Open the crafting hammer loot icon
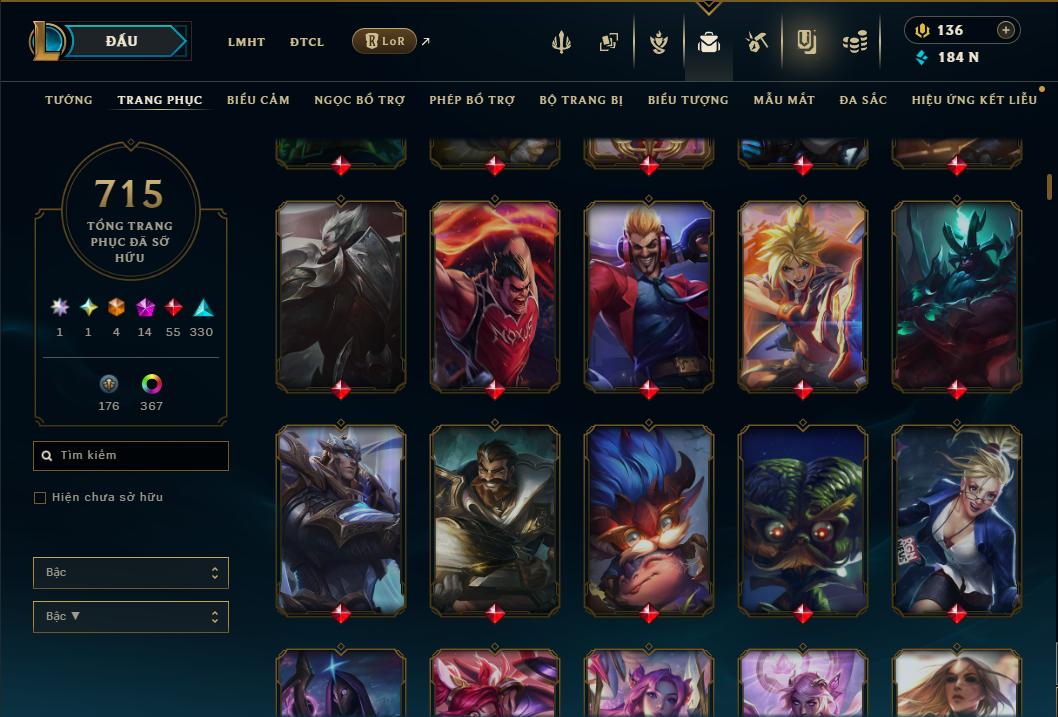The width and height of the screenshot is (1058, 717). pyautogui.click(x=756, y=42)
